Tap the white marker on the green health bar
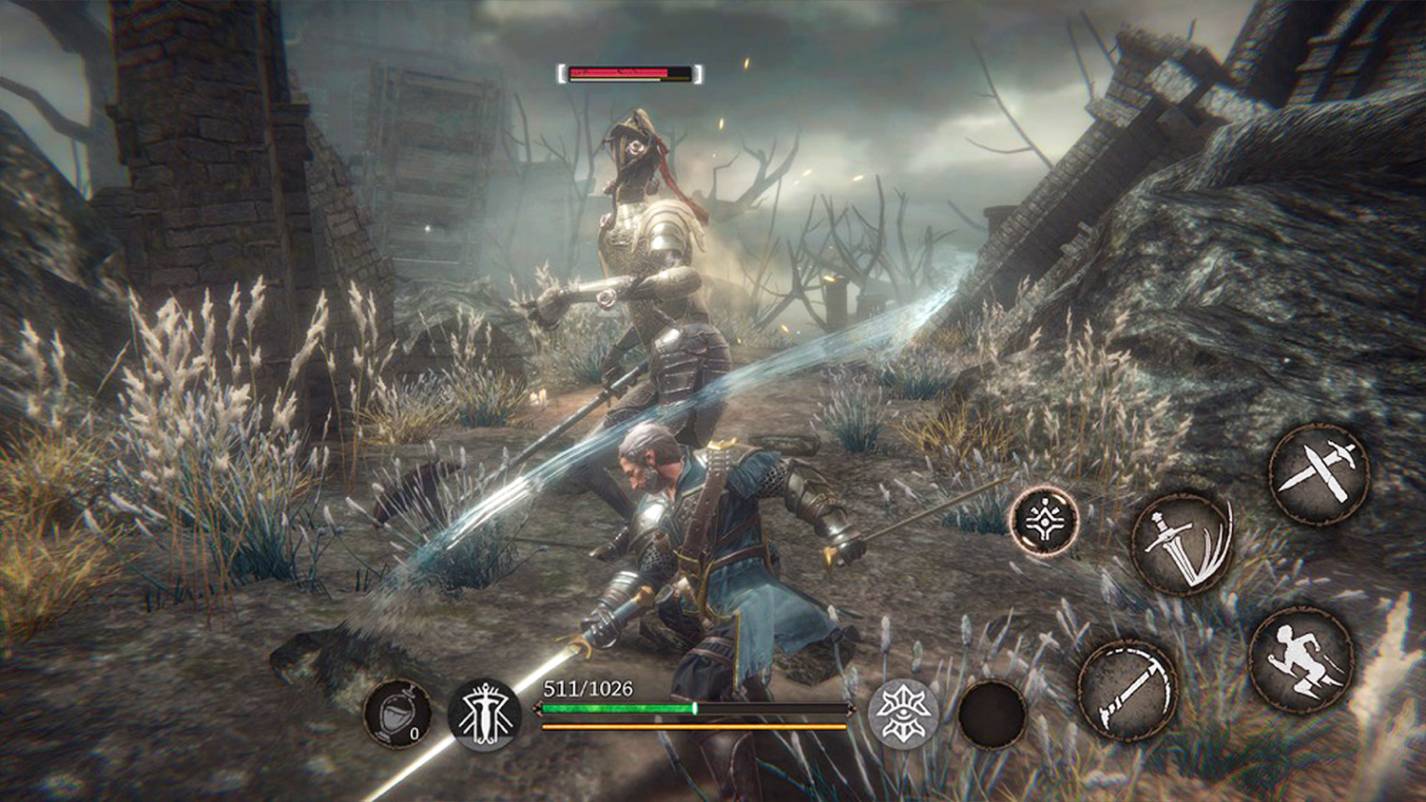 tap(695, 706)
